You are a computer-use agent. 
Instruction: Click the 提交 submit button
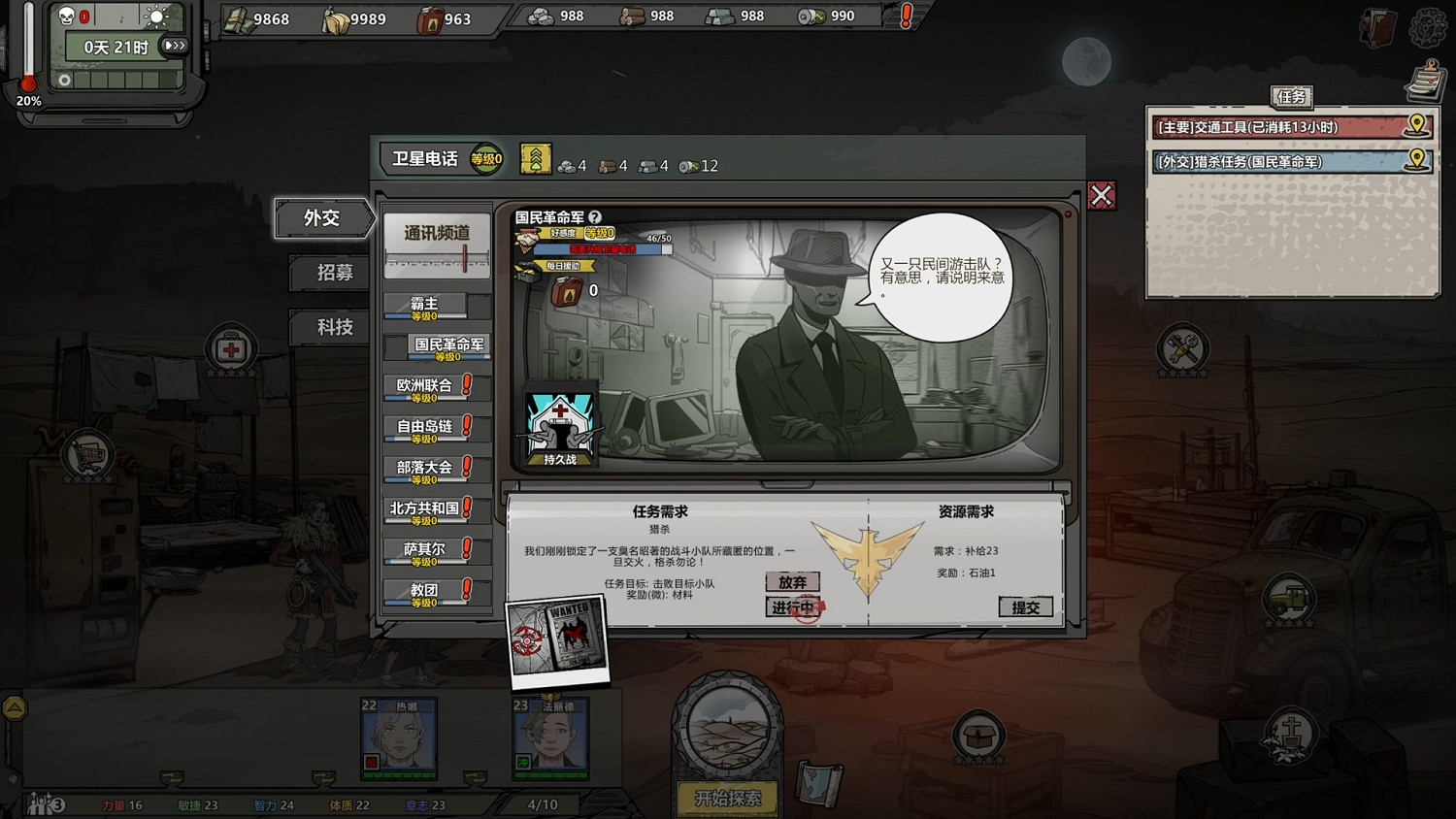1026,606
